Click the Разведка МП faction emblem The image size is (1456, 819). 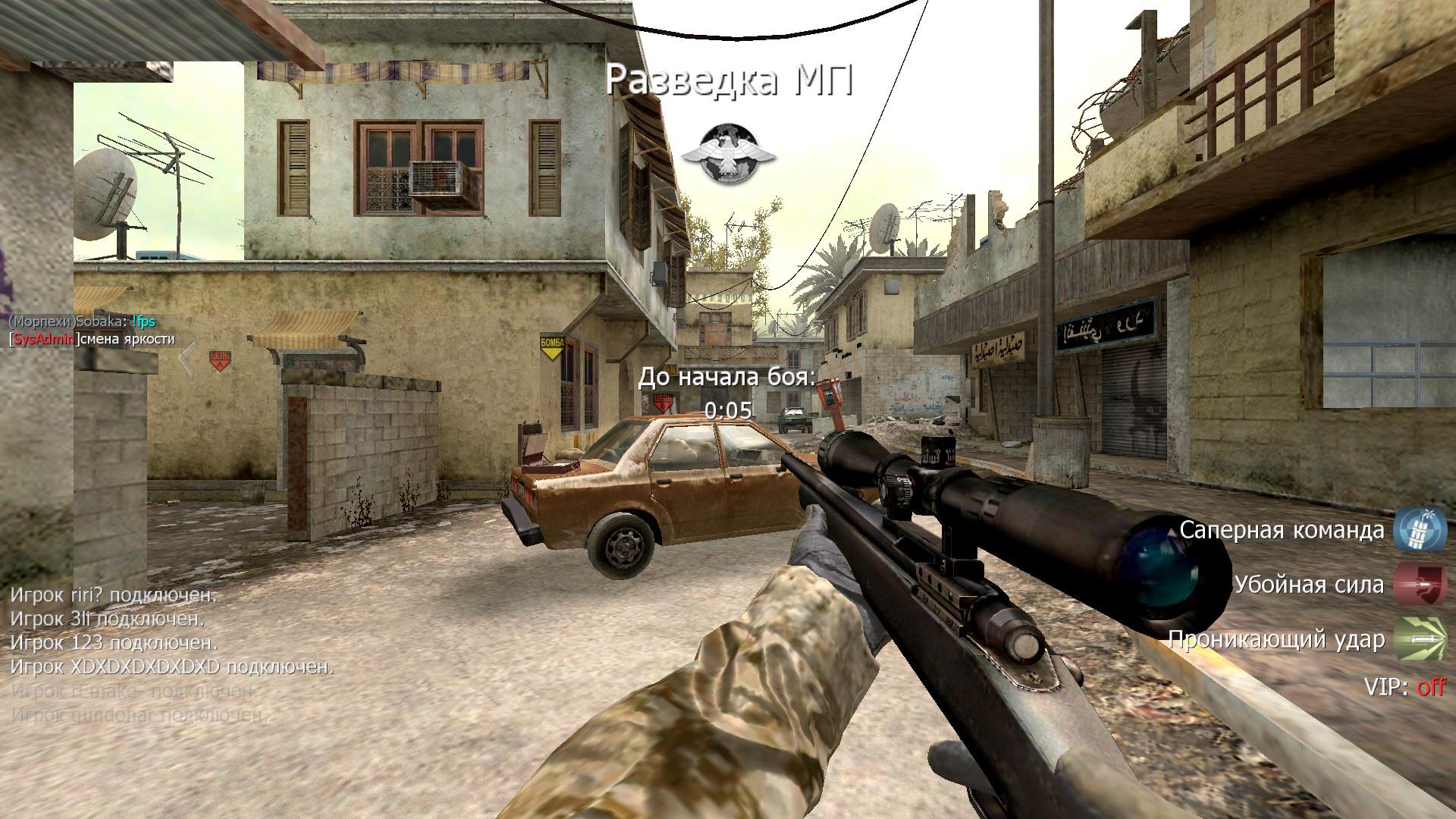coord(728,154)
